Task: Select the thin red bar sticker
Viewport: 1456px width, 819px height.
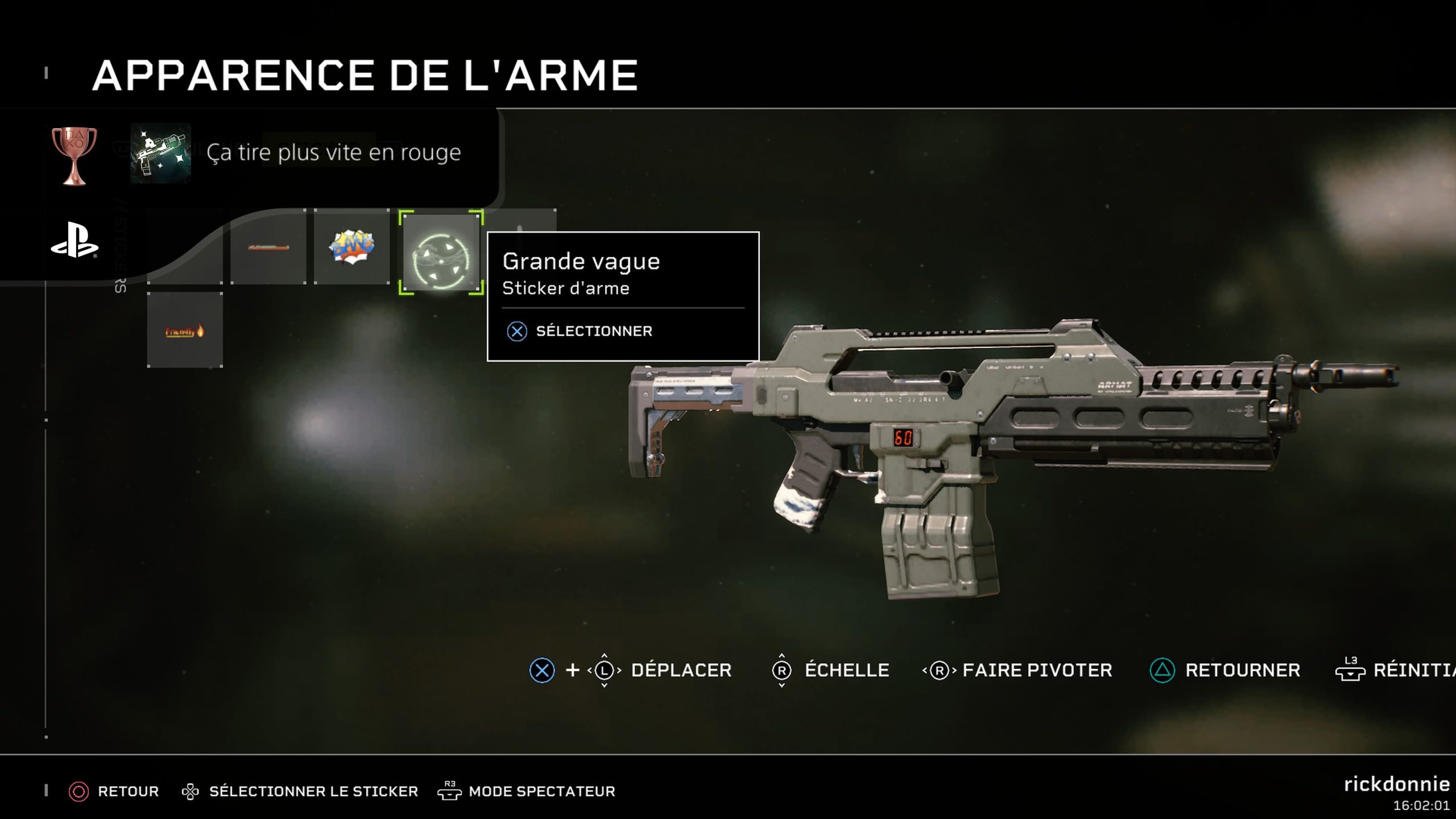Action: pyautogui.click(x=268, y=247)
